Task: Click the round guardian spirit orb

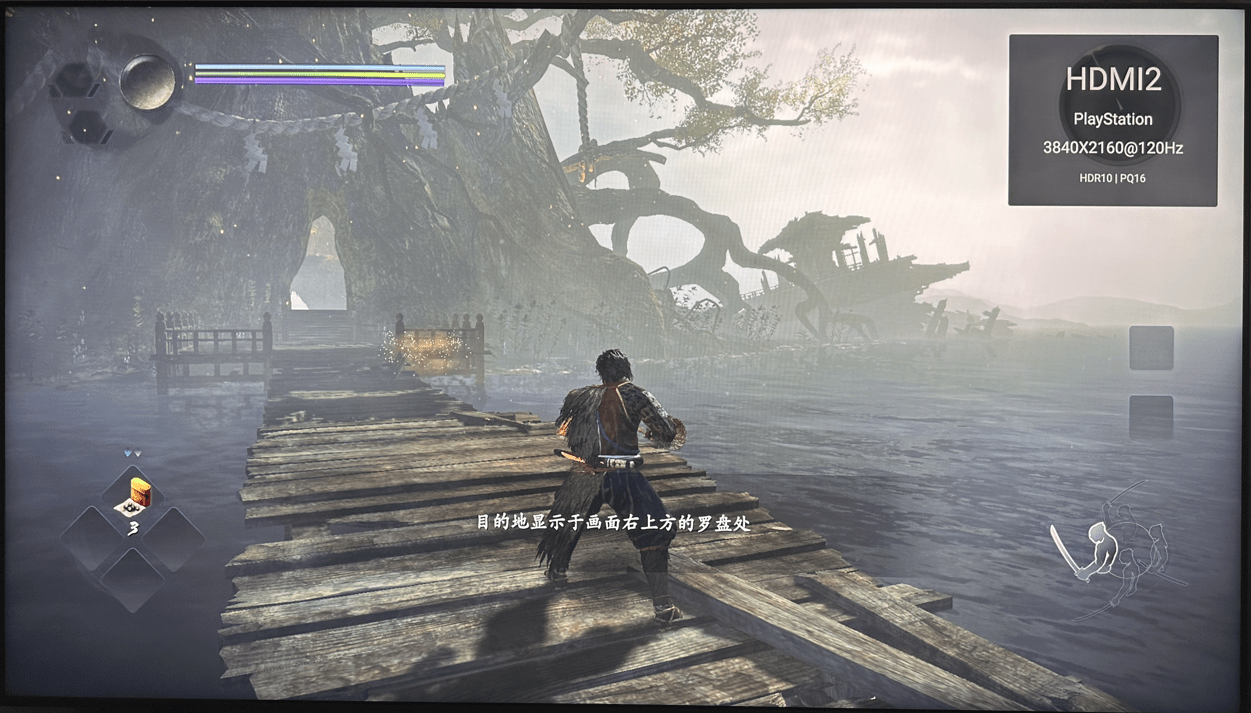Action: pyautogui.click(x=149, y=82)
